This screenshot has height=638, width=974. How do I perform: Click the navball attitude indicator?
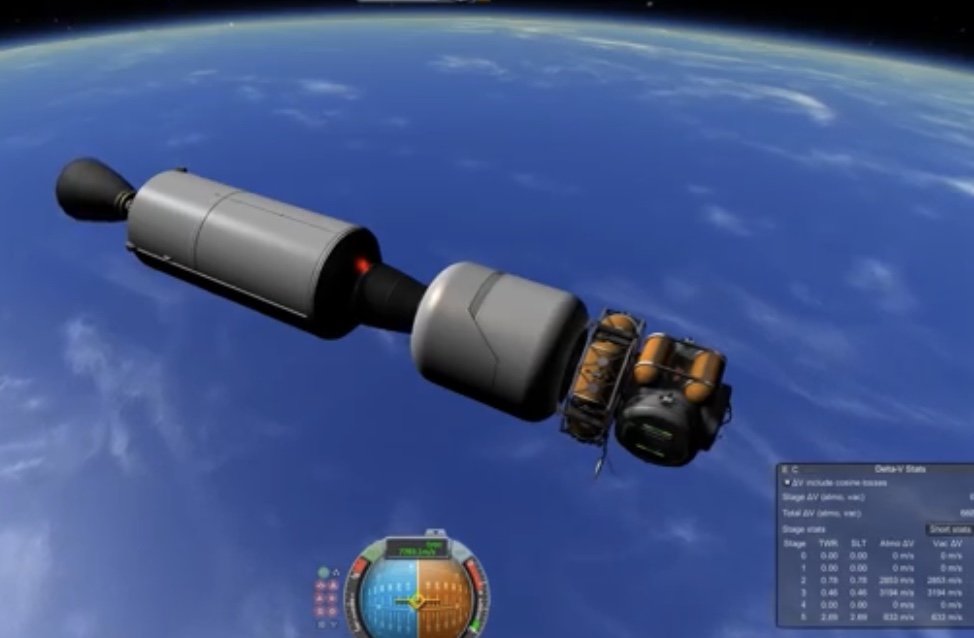(x=417, y=601)
